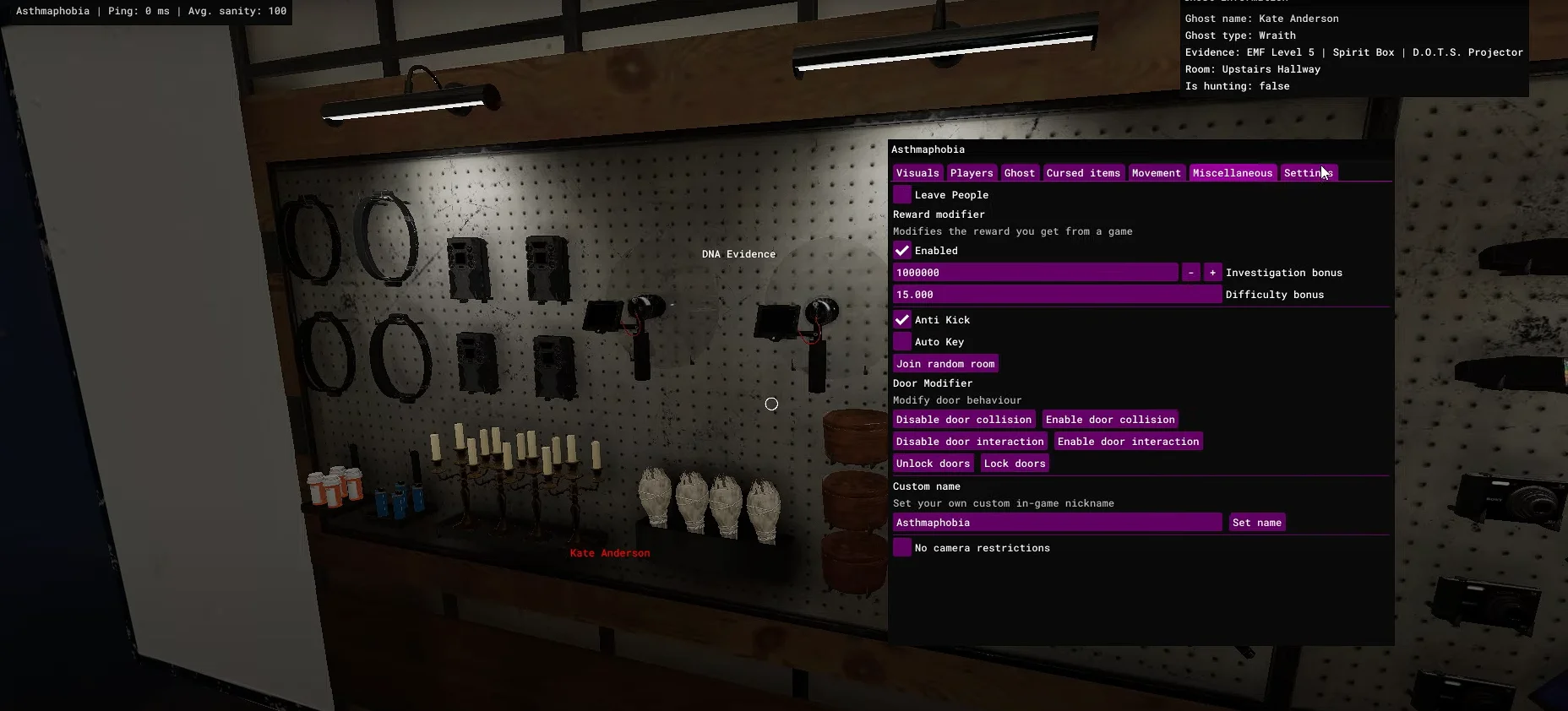1568x711 pixels.
Task: Enable No camera restrictions
Action: (x=902, y=548)
